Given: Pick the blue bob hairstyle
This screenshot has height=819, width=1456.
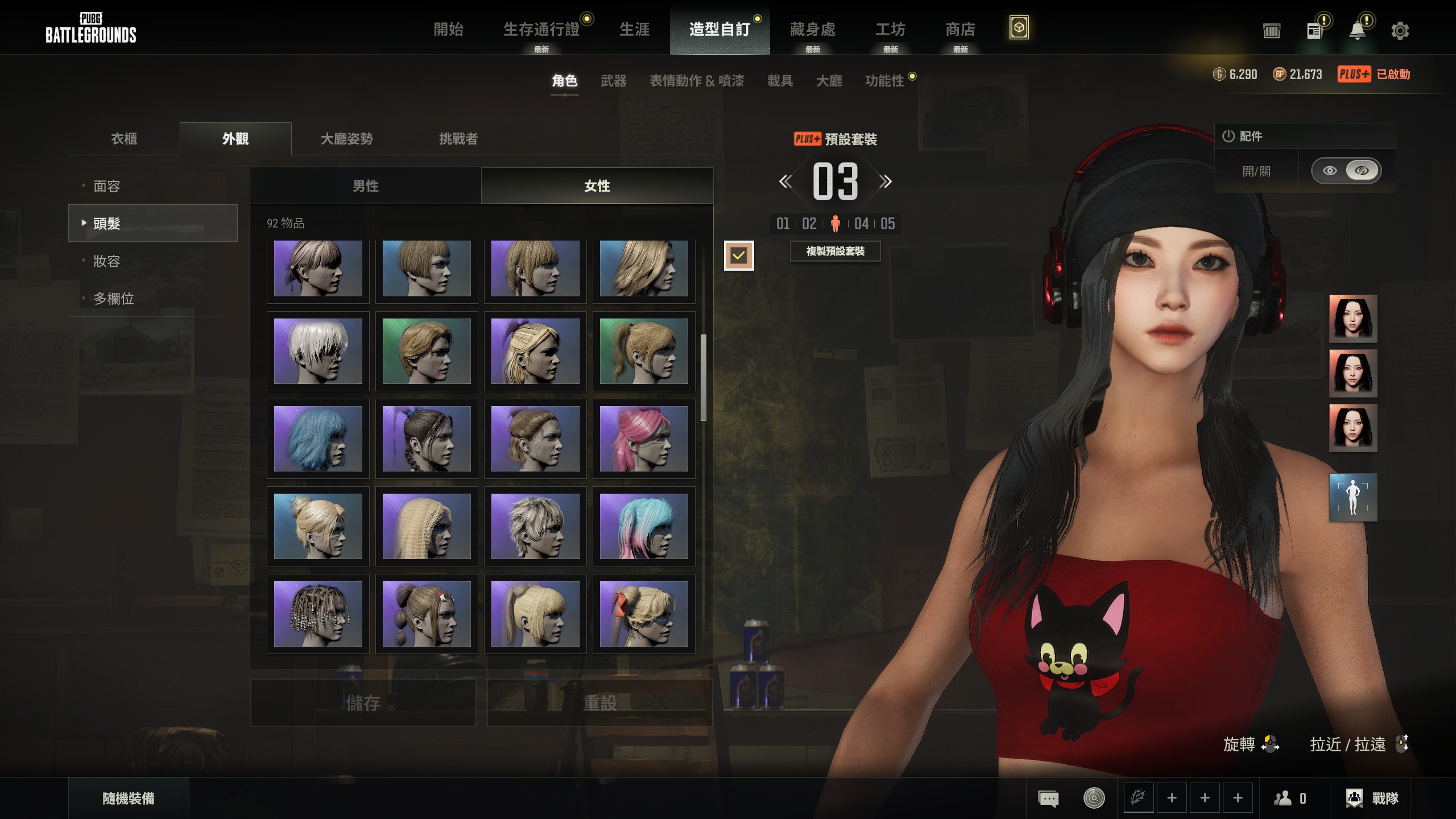Looking at the screenshot, I should click(318, 439).
